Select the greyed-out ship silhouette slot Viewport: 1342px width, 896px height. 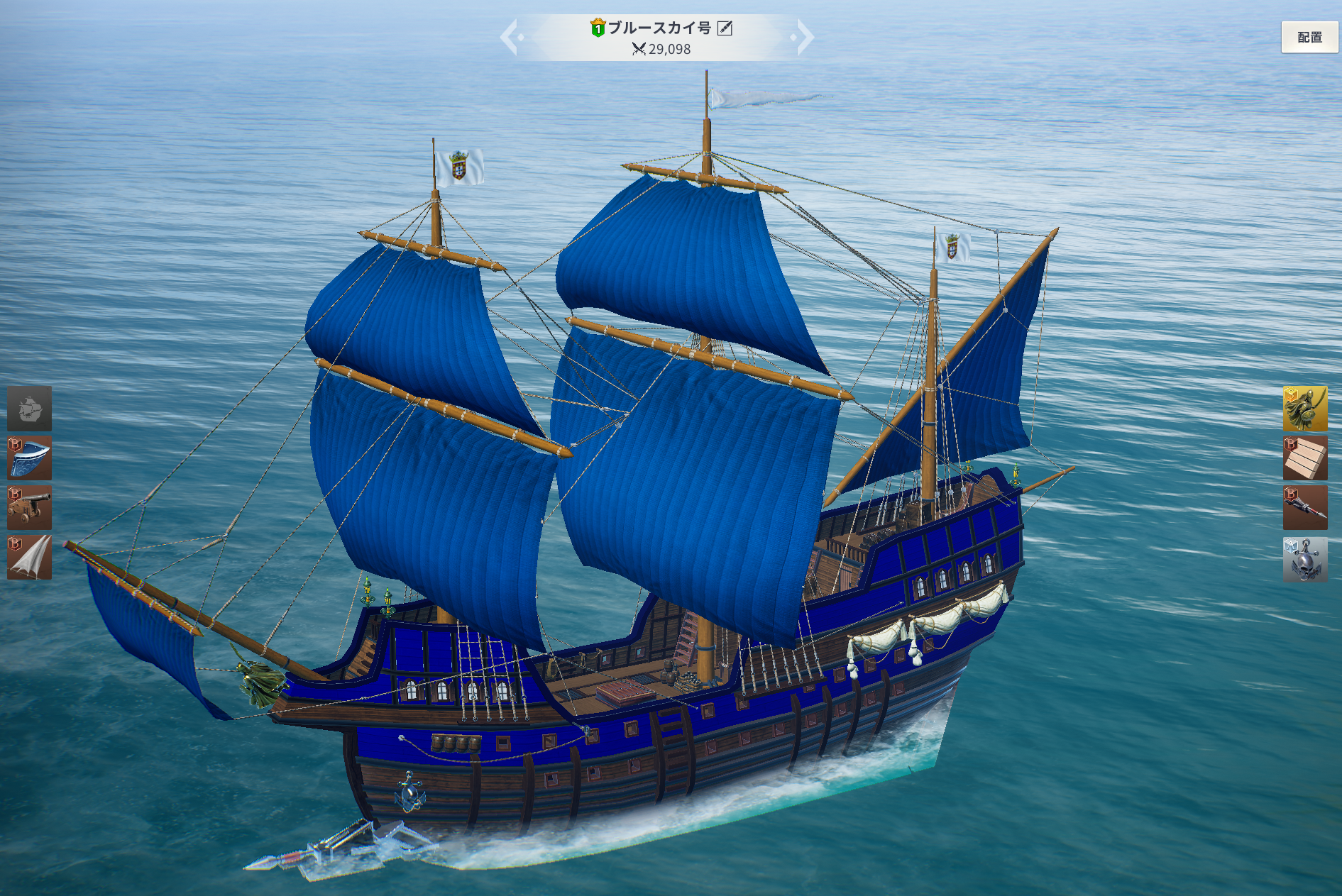(x=30, y=409)
